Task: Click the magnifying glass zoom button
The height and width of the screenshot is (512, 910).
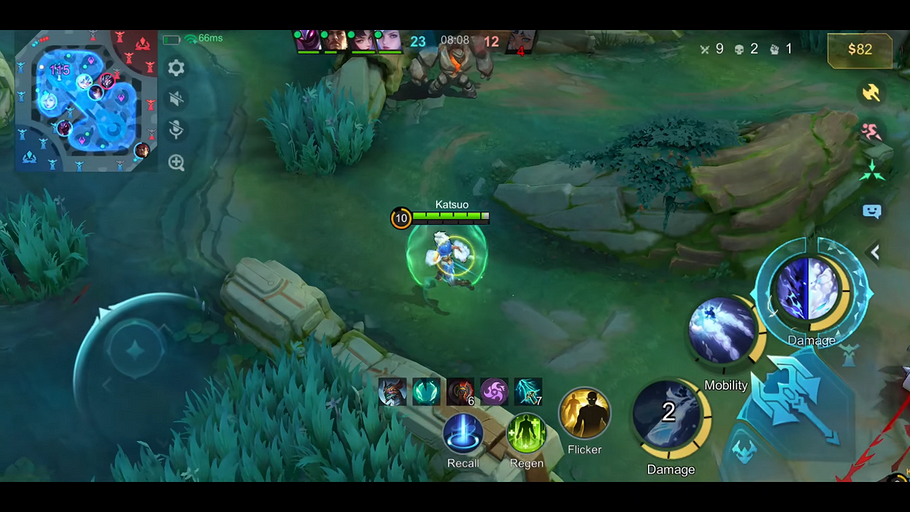Action: 176,162
